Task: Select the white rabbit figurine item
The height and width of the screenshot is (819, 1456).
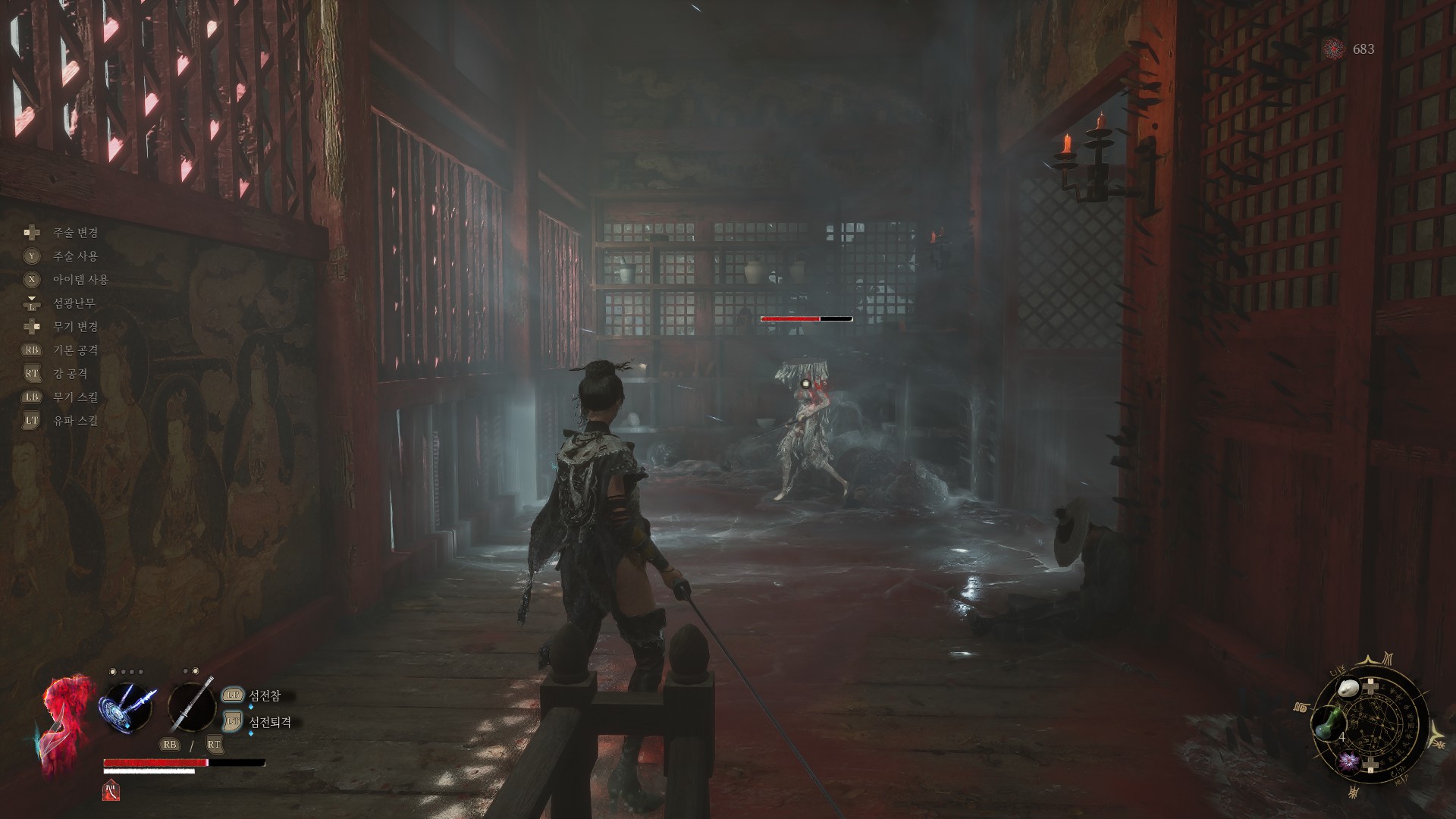Action: [1348, 689]
